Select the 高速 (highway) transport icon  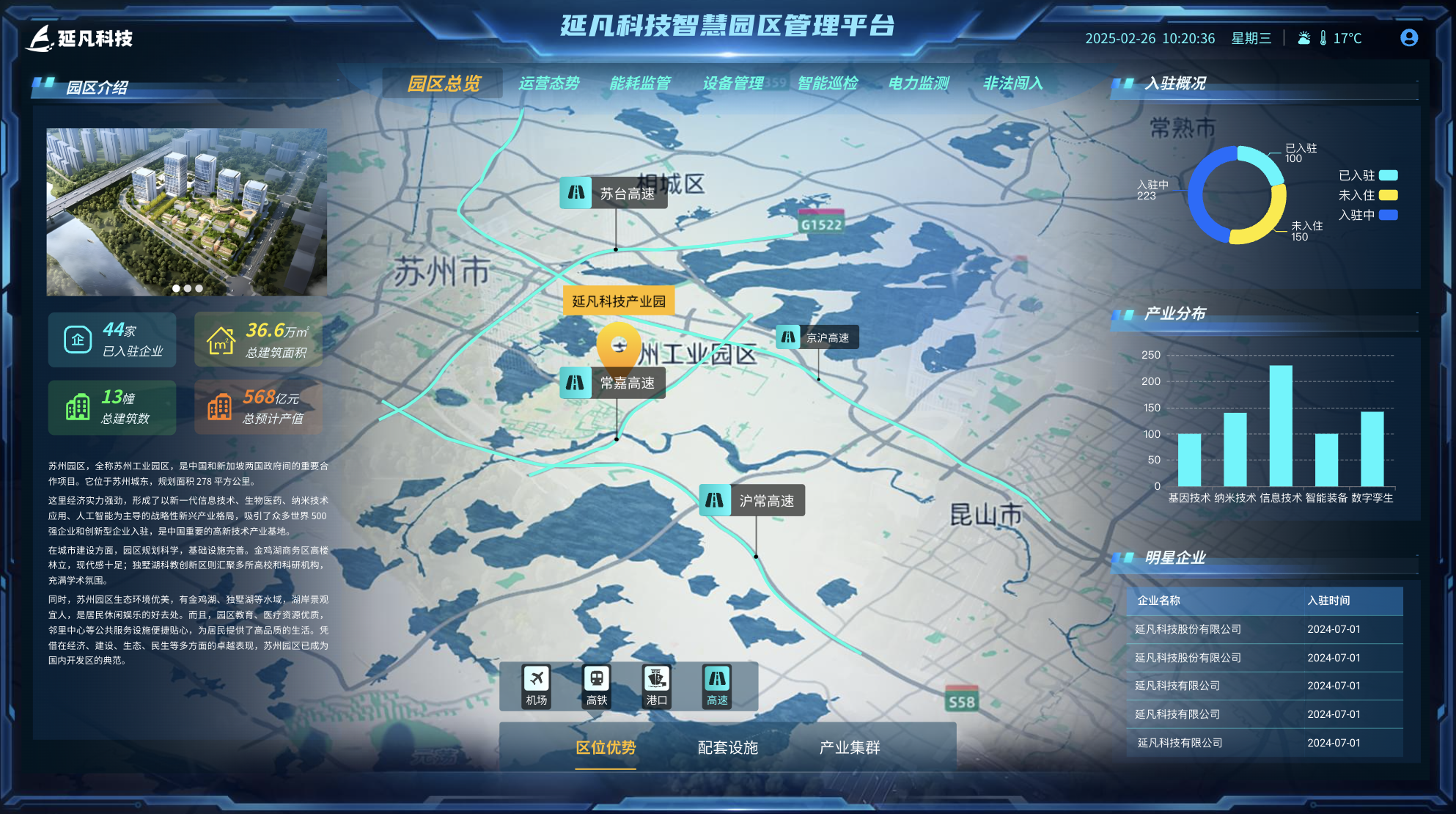716,686
